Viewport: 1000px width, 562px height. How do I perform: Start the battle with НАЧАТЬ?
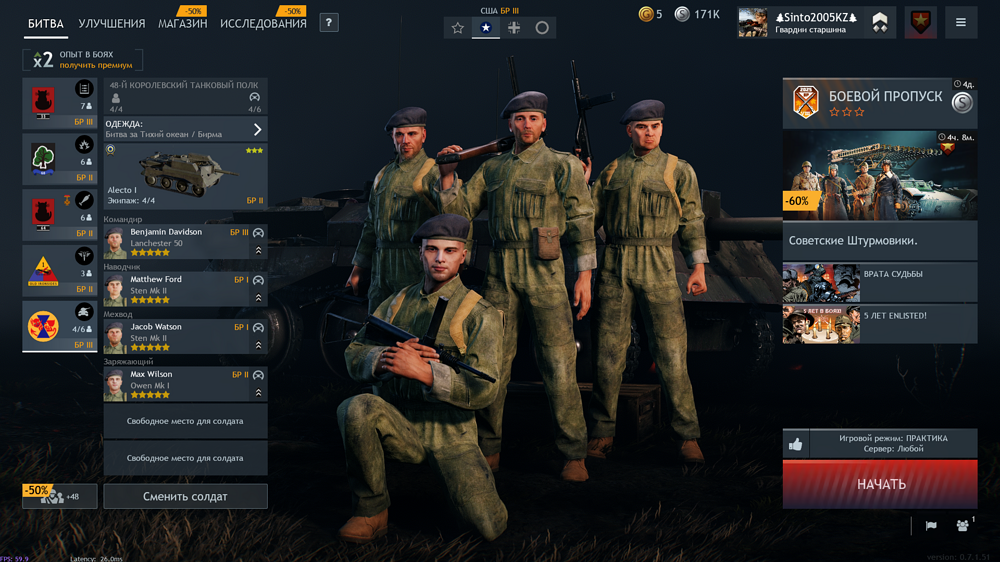(x=880, y=484)
